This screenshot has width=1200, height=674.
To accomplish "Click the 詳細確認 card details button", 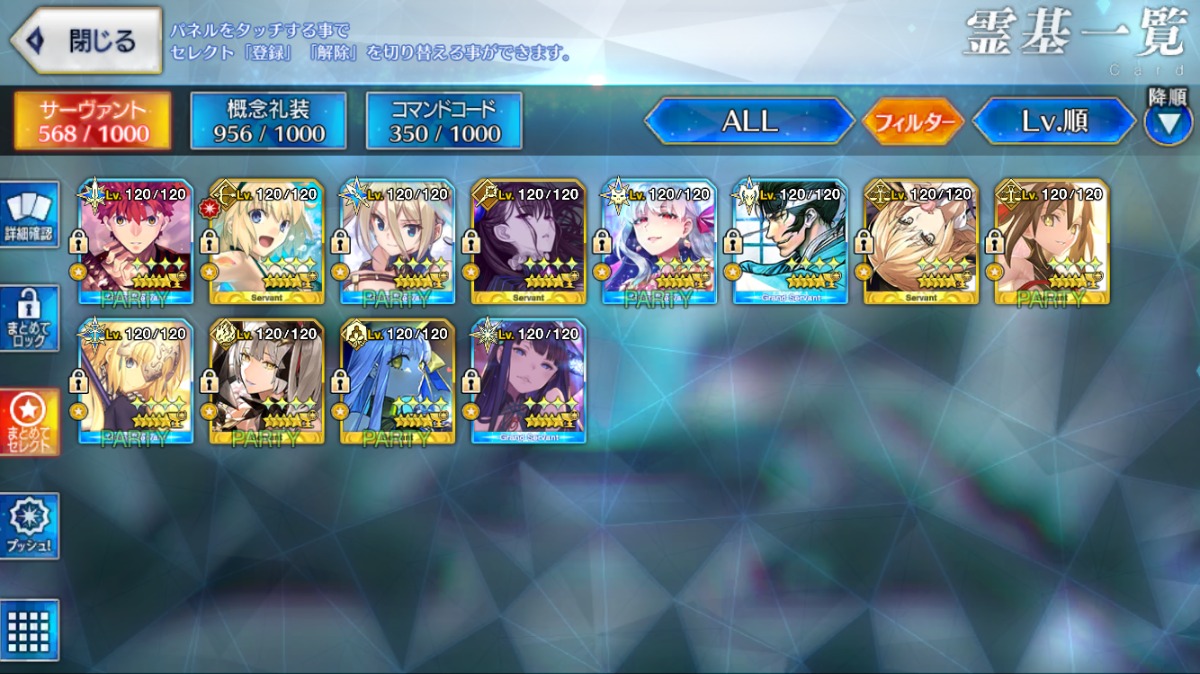I will pos(30,214).
